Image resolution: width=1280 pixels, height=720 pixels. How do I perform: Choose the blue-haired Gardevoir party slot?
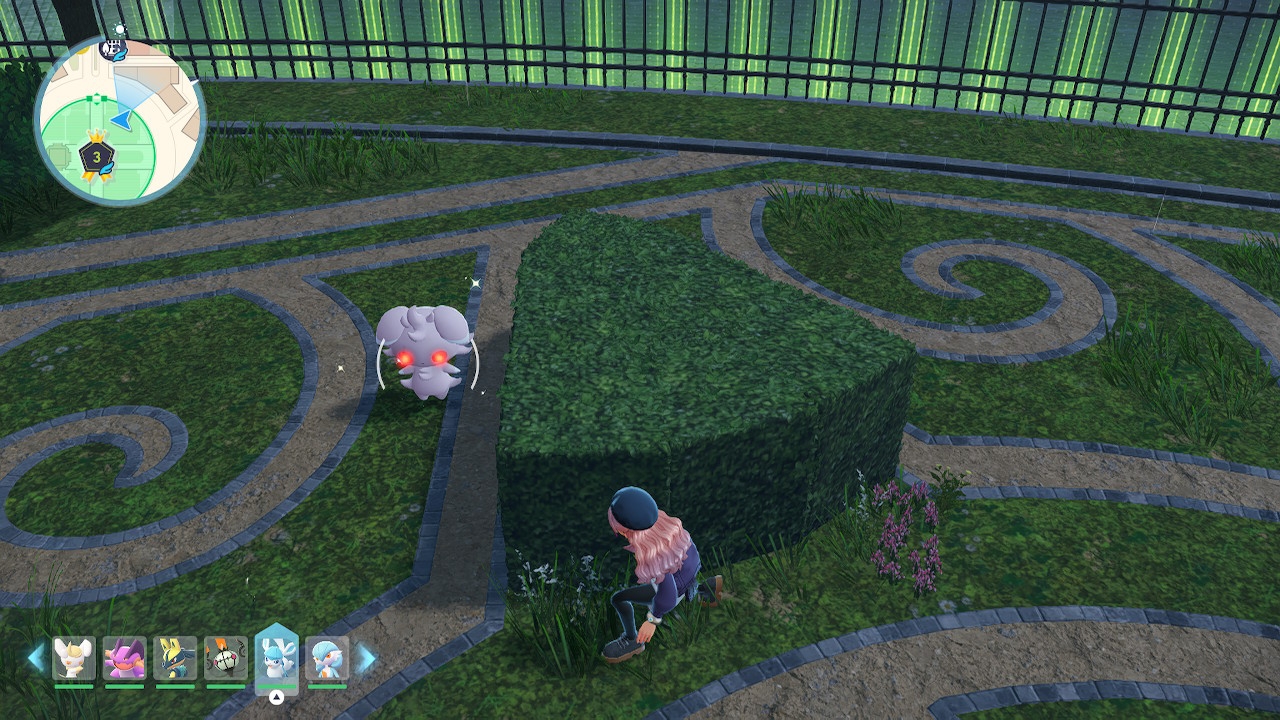tap(327, 658)
